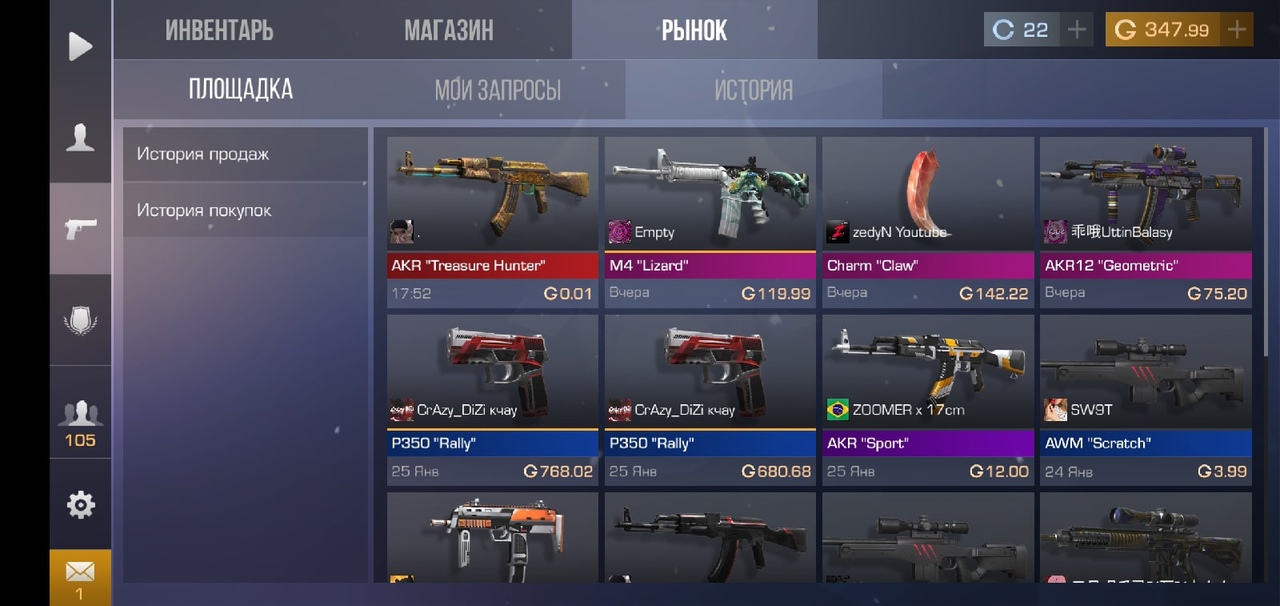The height and width of the screenshot is (606, 1280).
Task: Choose the M4 "Lizard" listing
Action: pyautogui.click(x=710, y=222)
